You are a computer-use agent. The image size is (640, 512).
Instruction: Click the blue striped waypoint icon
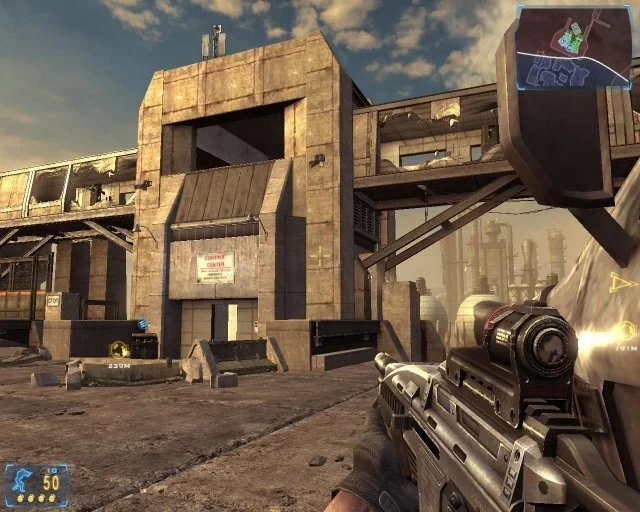143,324
